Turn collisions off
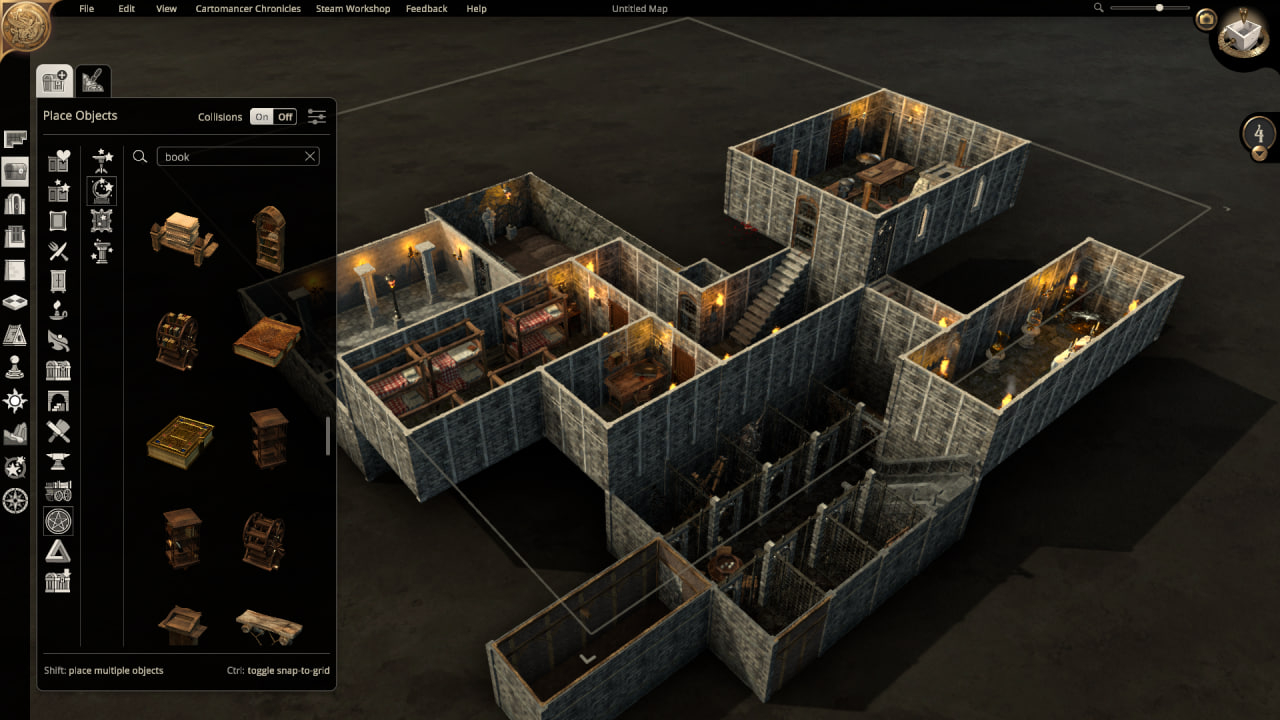1280x720 pixels. pos(286,117)
